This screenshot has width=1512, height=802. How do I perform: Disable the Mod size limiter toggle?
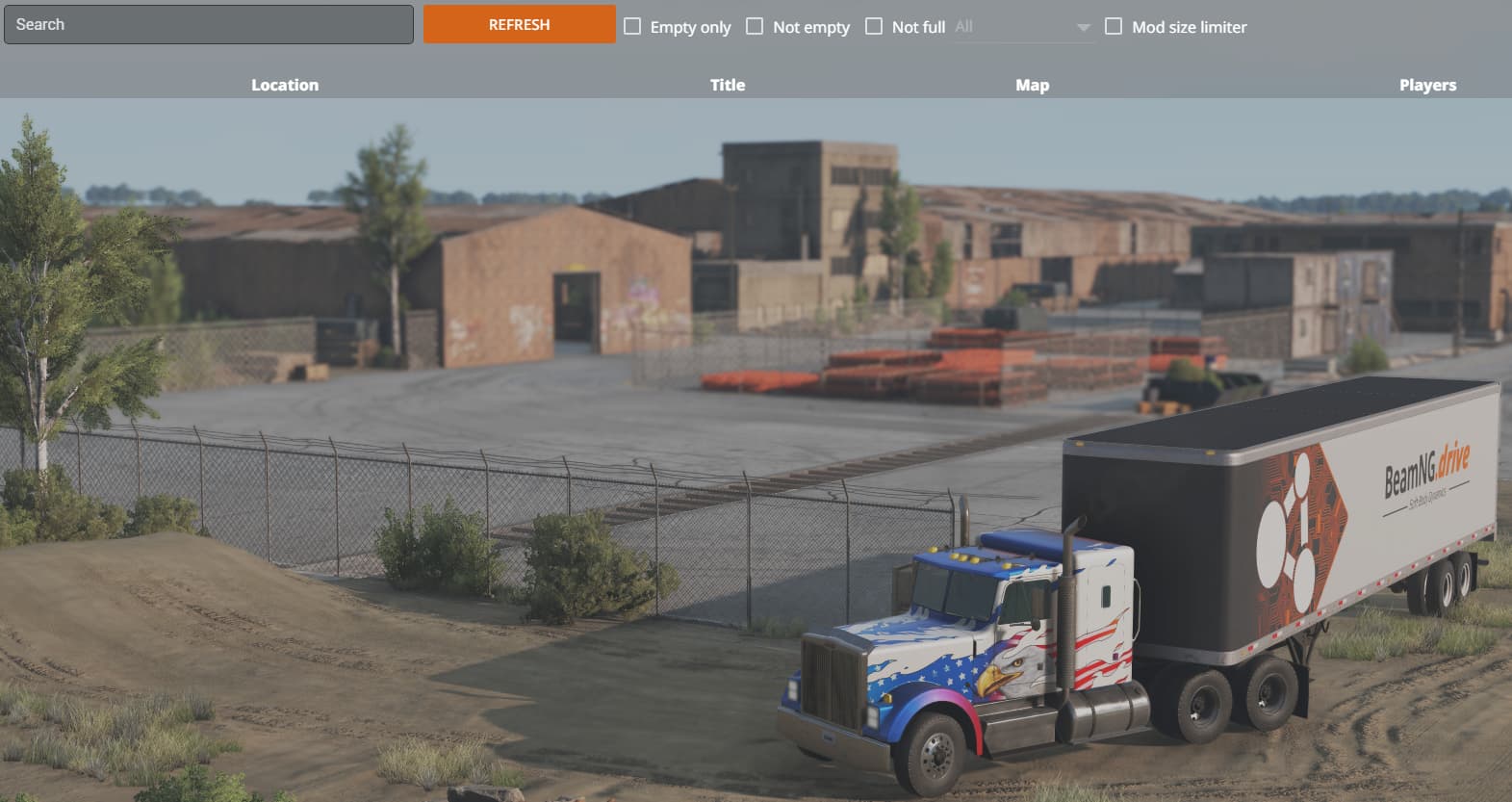tap(1115, 26)
